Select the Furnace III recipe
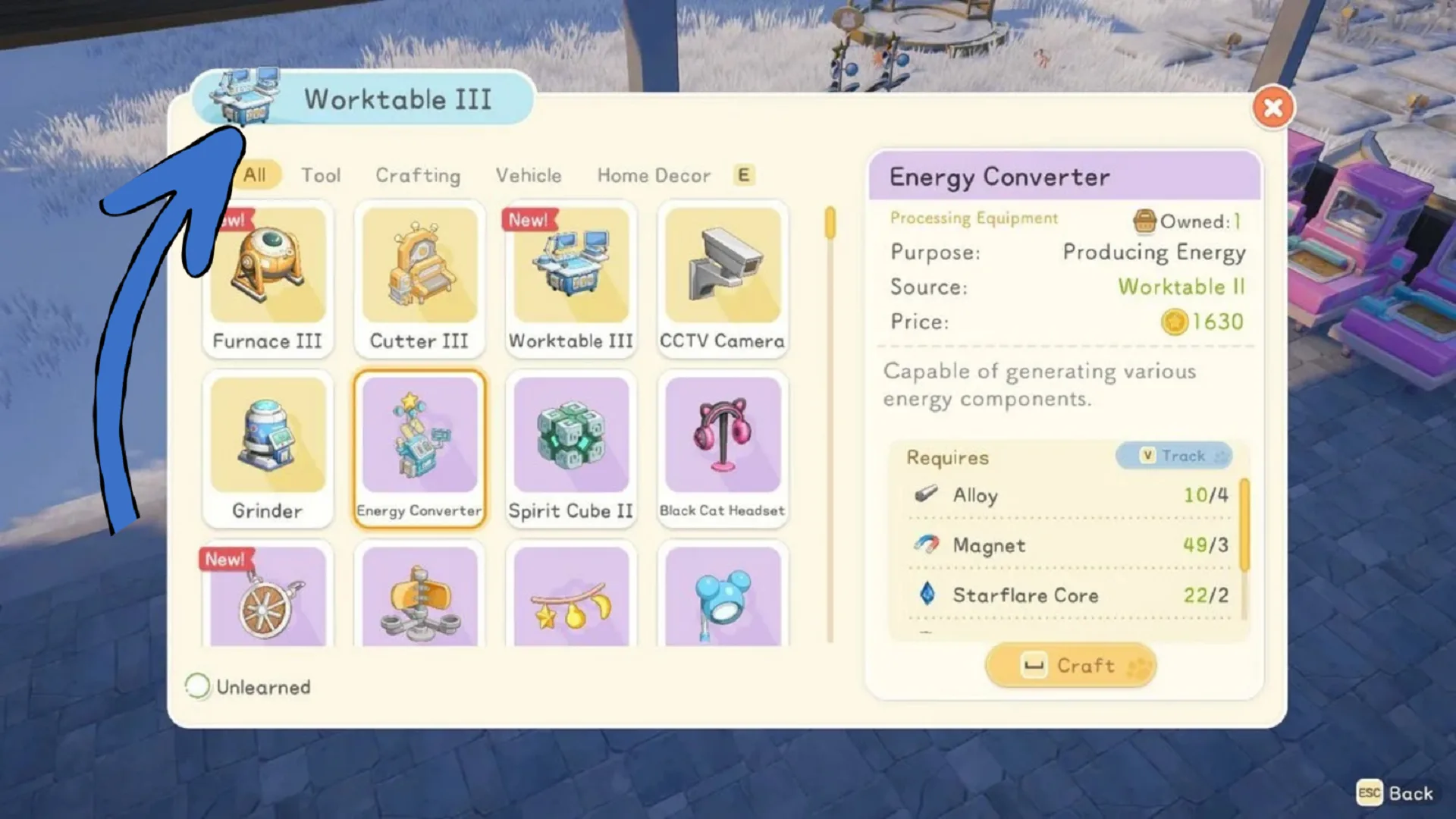The width and height of the screenshot is (1456, 819). tap(268, 278)
